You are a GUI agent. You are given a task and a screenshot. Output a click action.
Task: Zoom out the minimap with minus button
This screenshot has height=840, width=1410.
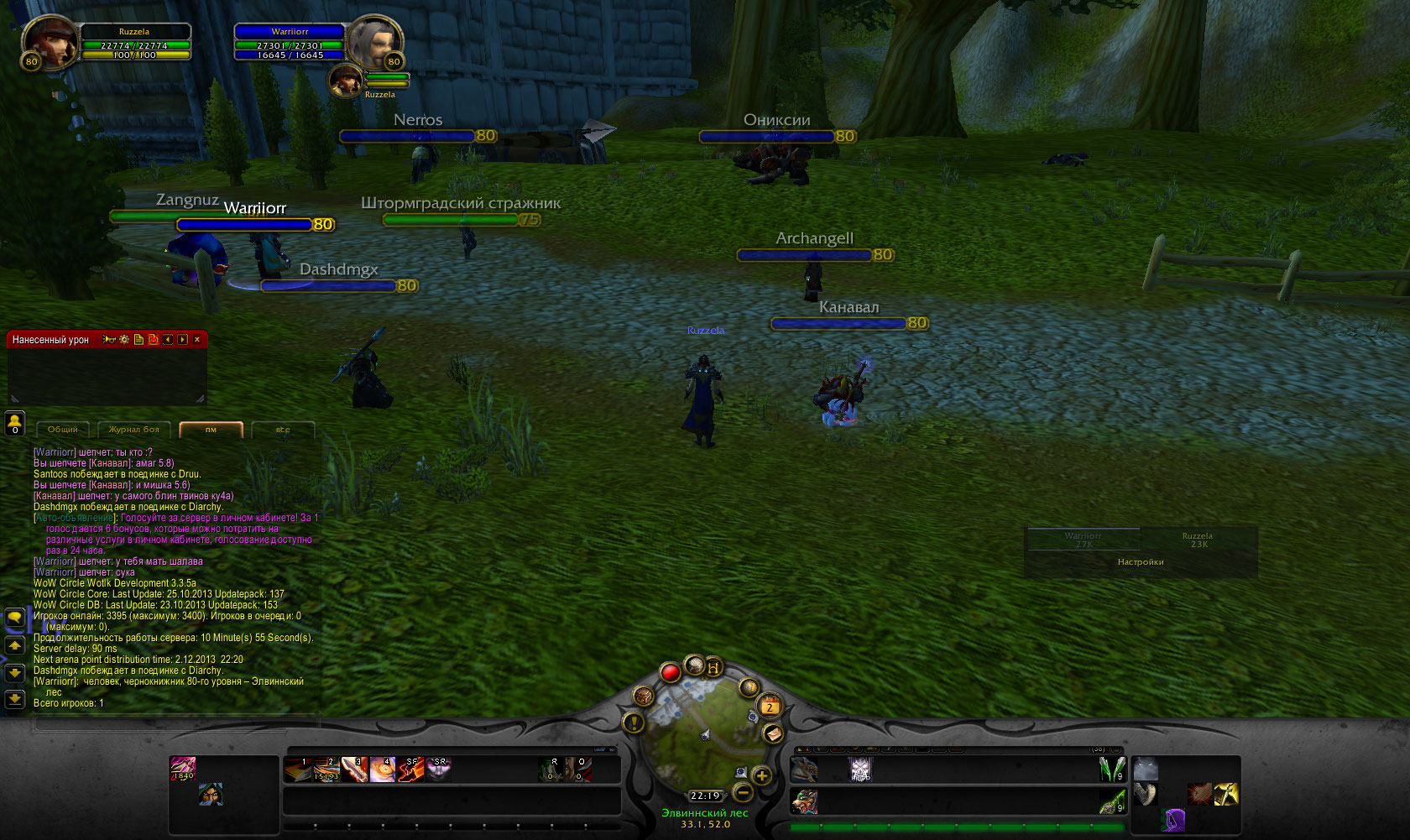[x=743, y=792]
